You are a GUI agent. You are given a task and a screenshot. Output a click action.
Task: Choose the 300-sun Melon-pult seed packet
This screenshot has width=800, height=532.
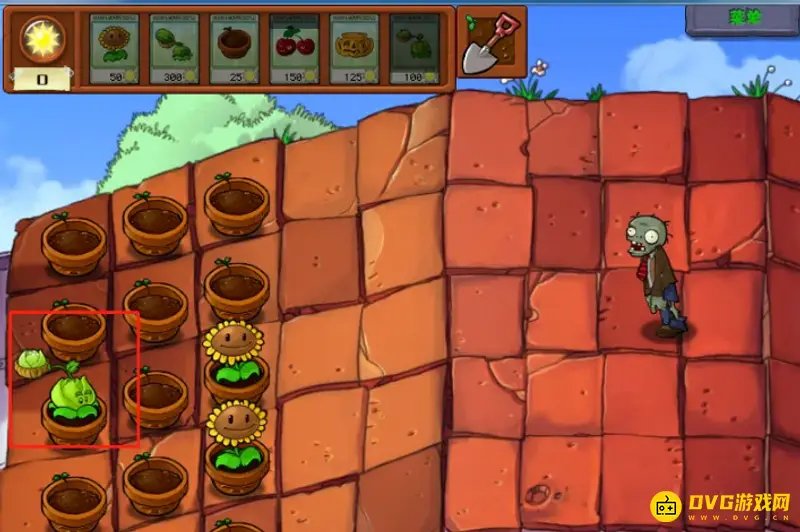point(174,48)
